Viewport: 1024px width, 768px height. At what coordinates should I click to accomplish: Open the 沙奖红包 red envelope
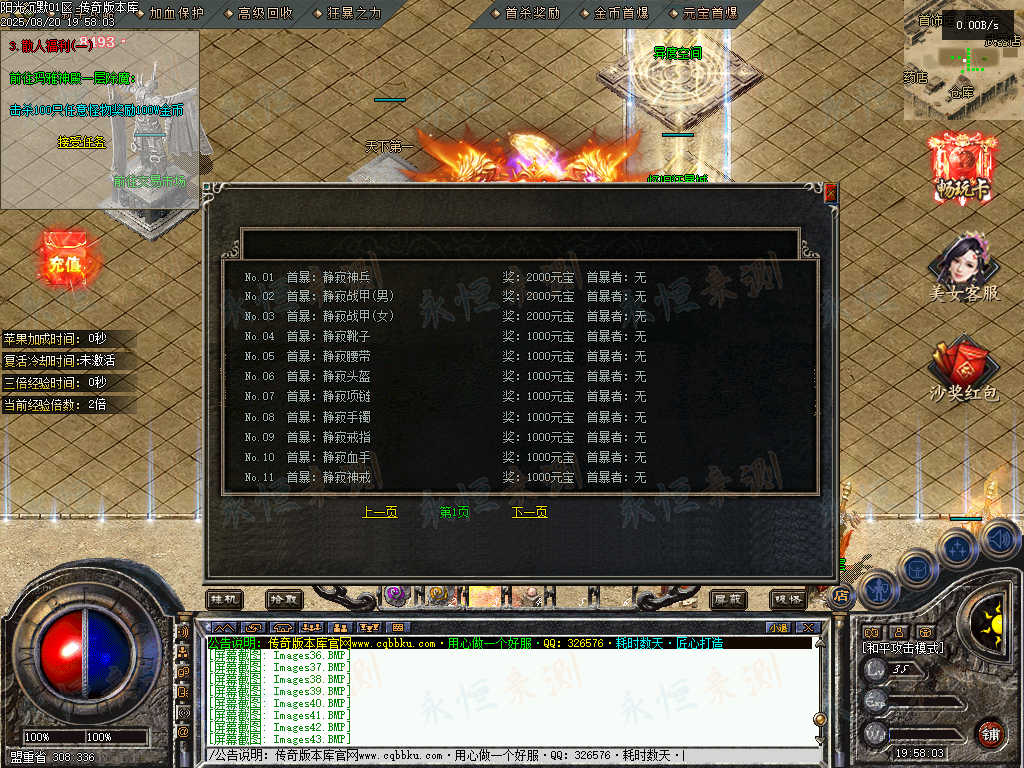963,370
